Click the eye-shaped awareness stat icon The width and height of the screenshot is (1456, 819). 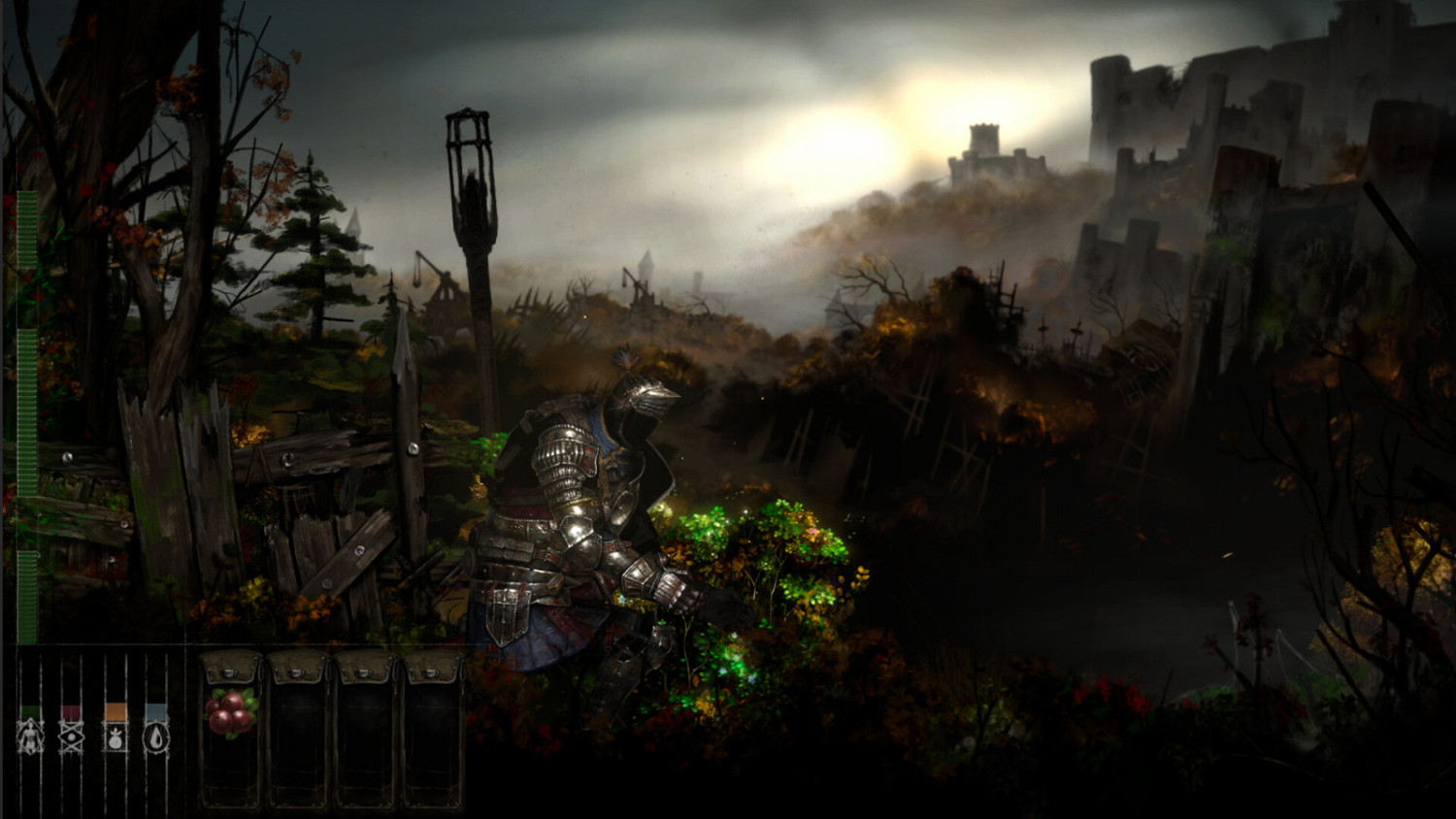click(70, 738)
